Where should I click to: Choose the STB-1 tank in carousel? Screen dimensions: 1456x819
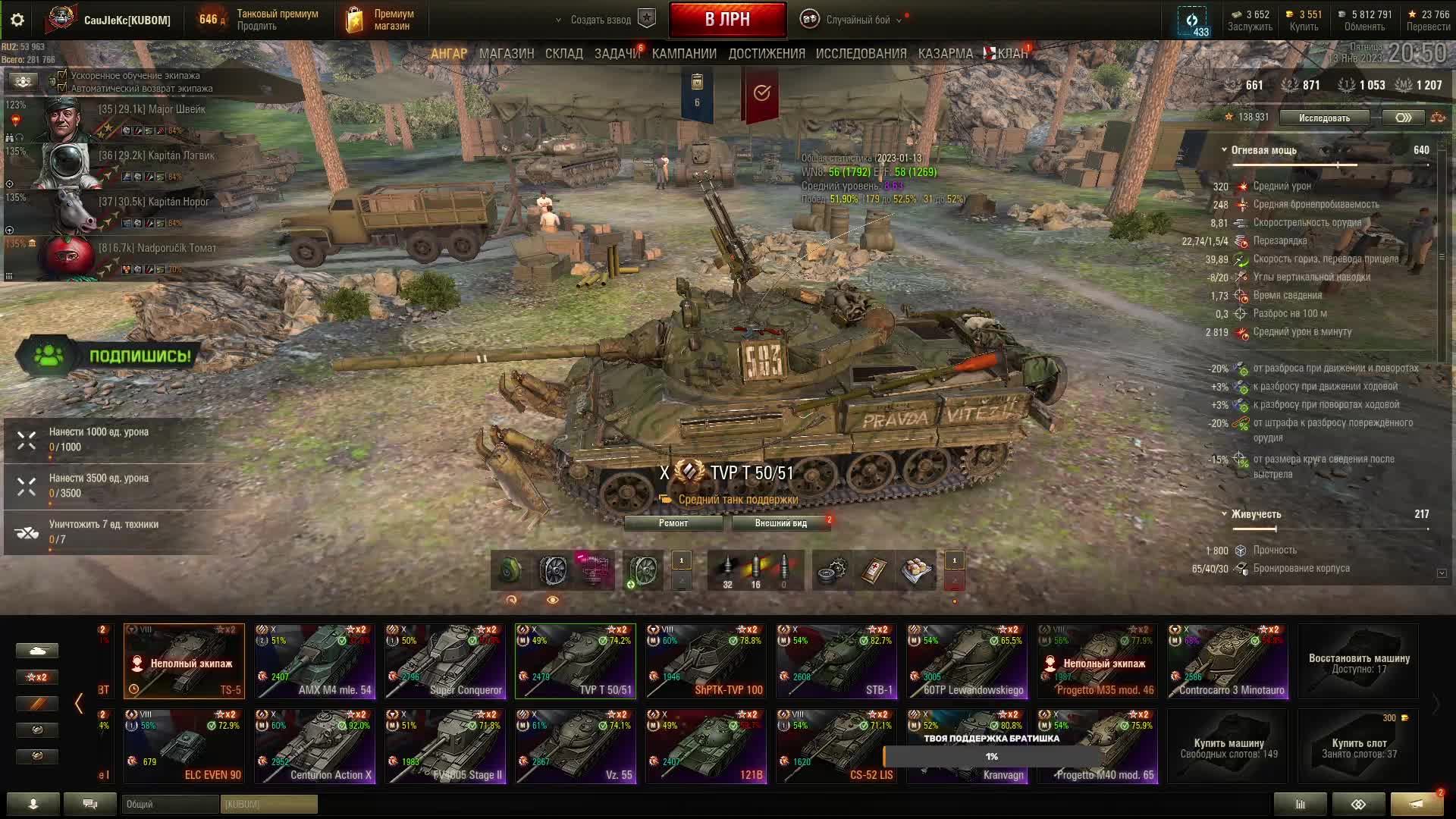[x=836, y=661]
